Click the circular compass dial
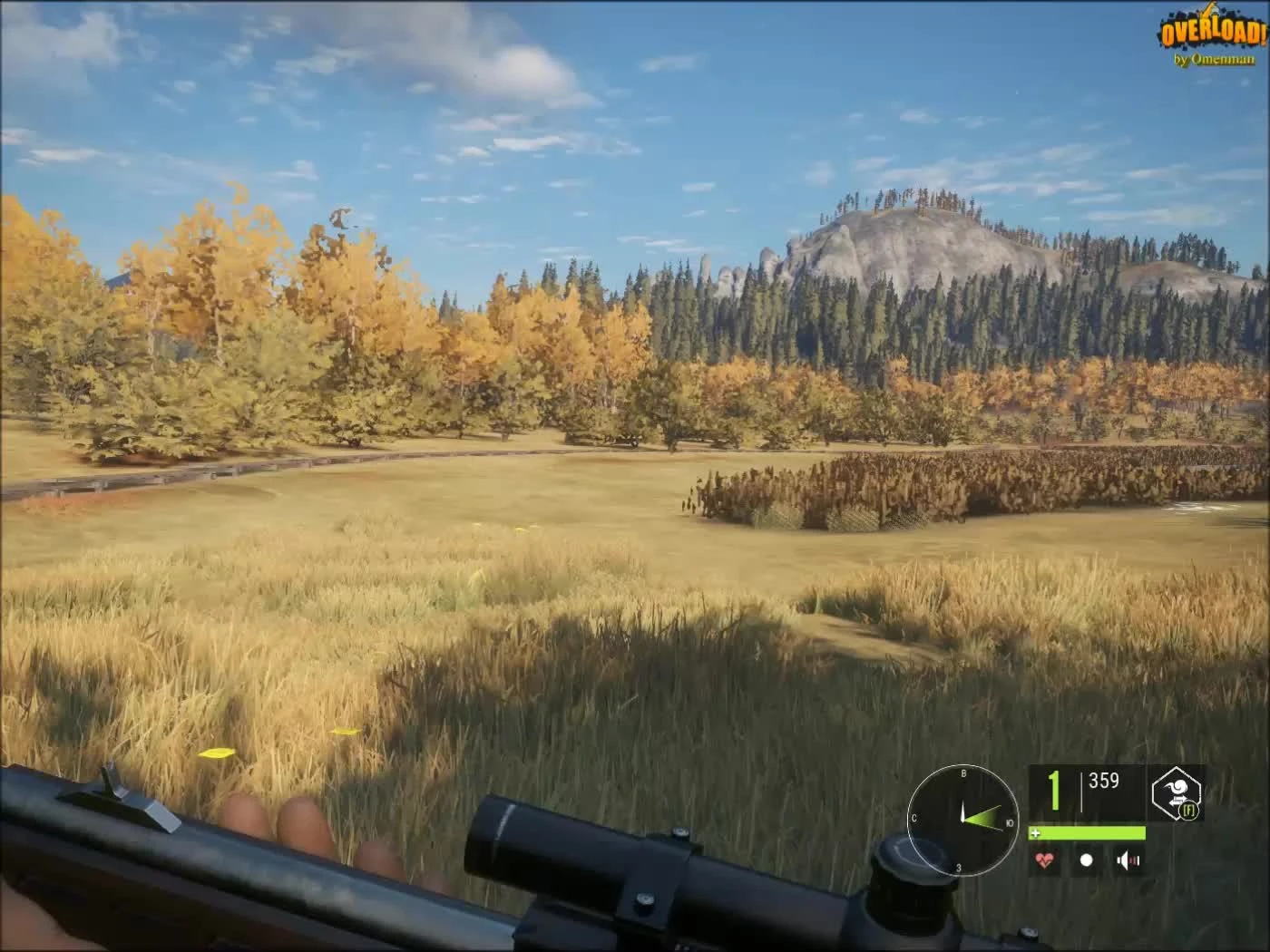 [963, 821]
